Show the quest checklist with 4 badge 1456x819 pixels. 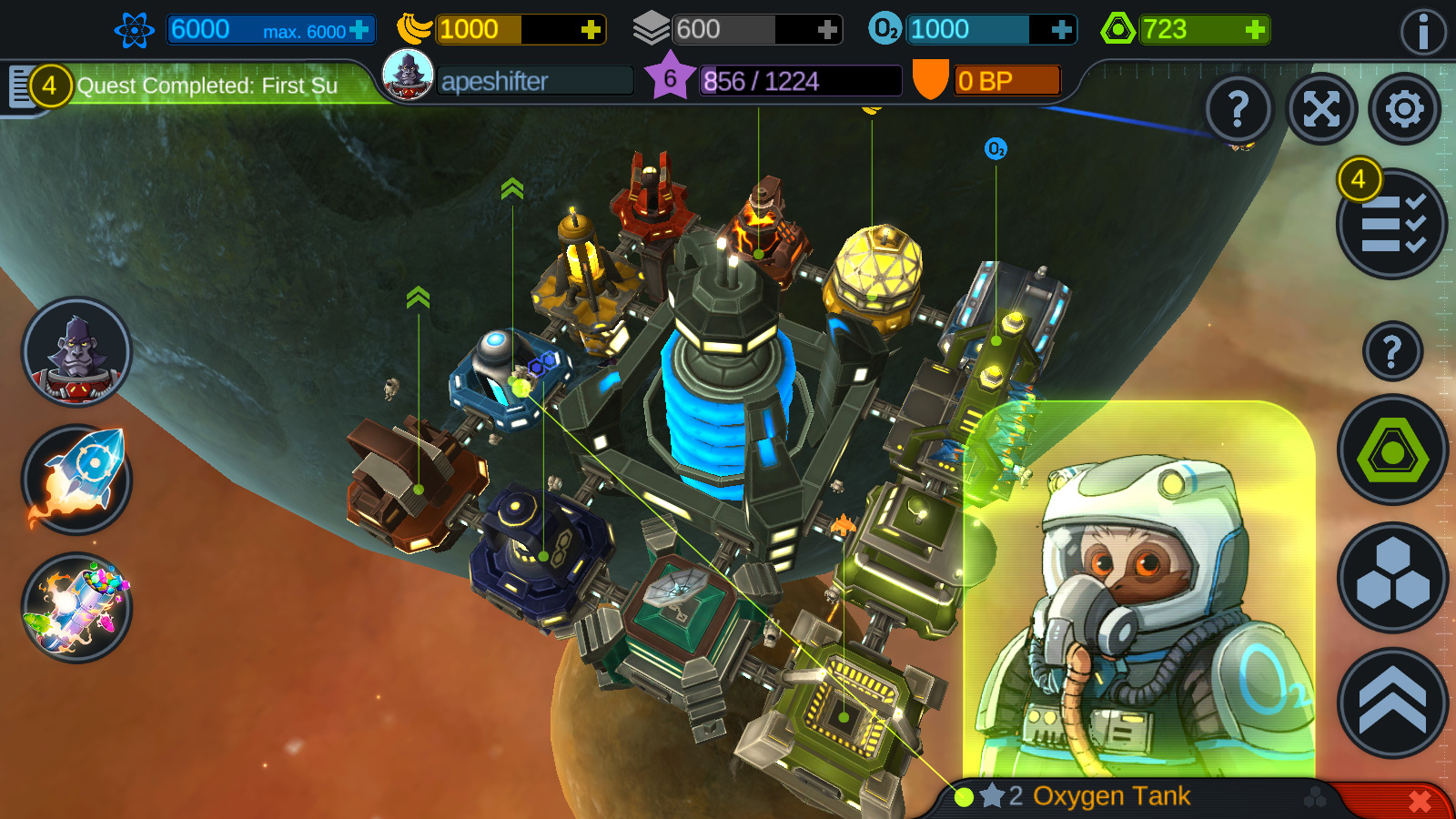[x=1391, y=224]
